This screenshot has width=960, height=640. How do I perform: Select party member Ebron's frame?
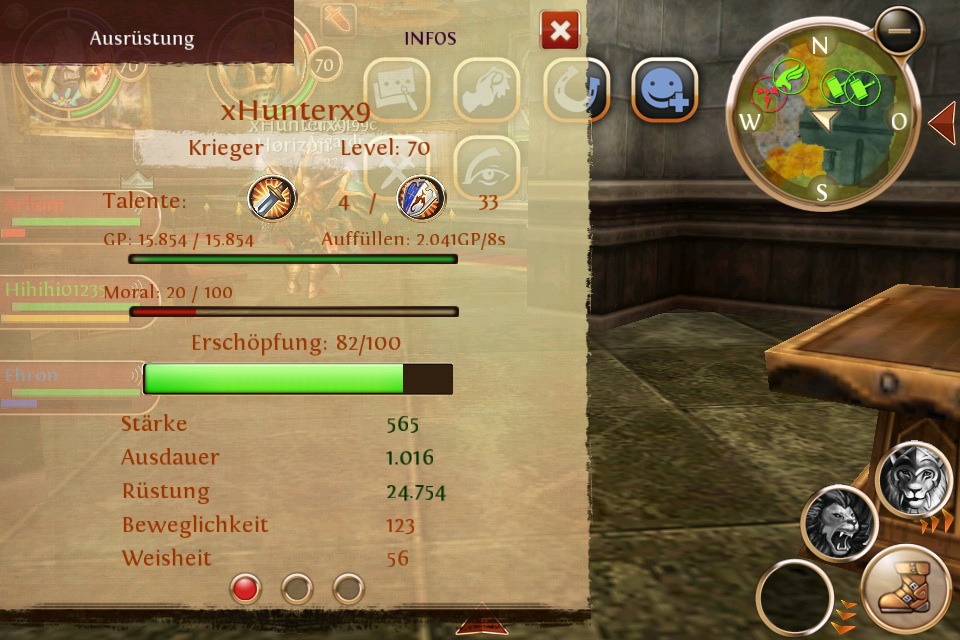click(68, 386)
